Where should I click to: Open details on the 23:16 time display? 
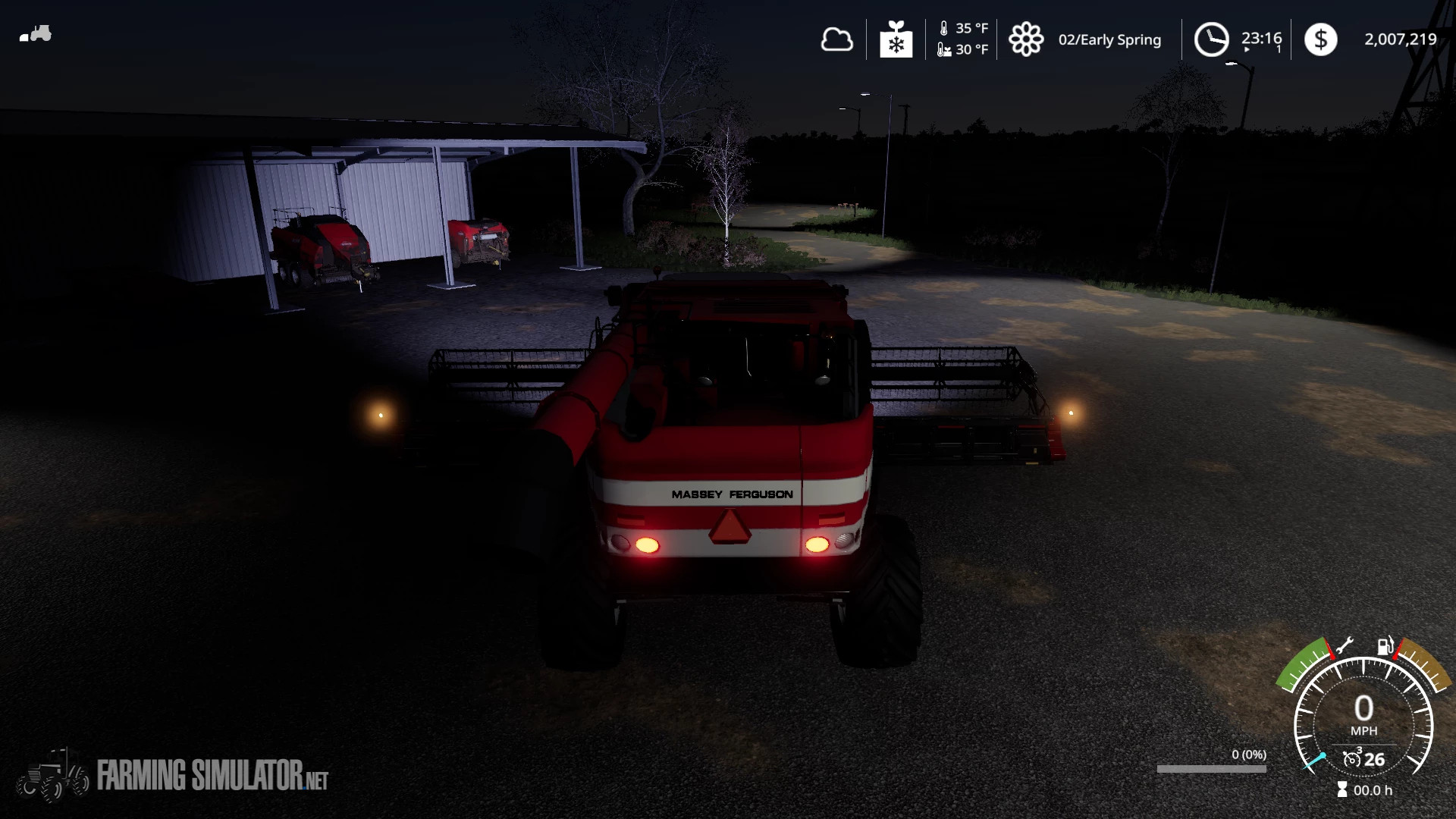point(1261,36)
